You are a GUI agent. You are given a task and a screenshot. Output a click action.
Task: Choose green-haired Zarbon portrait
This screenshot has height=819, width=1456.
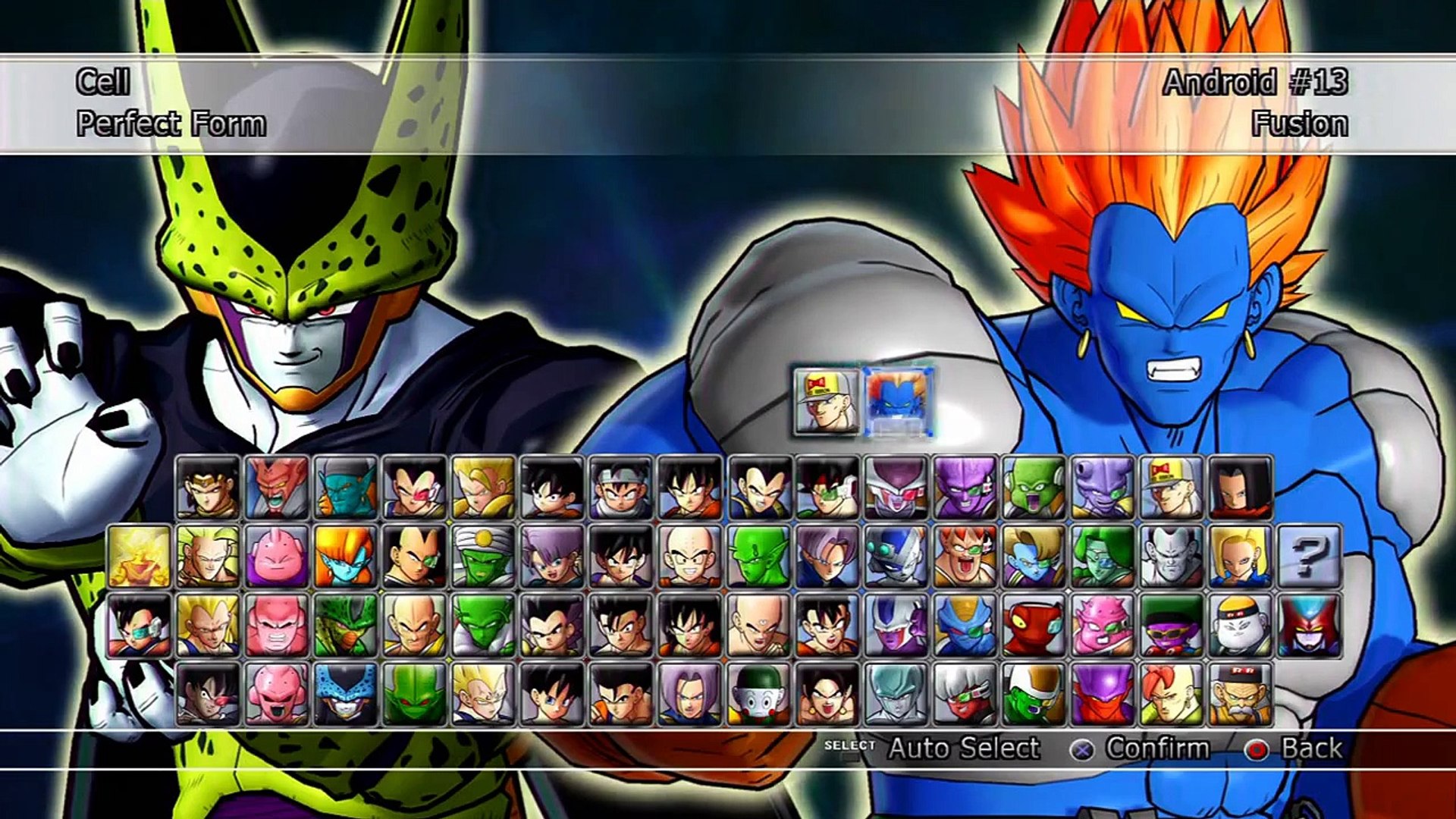click(1103, 557)
